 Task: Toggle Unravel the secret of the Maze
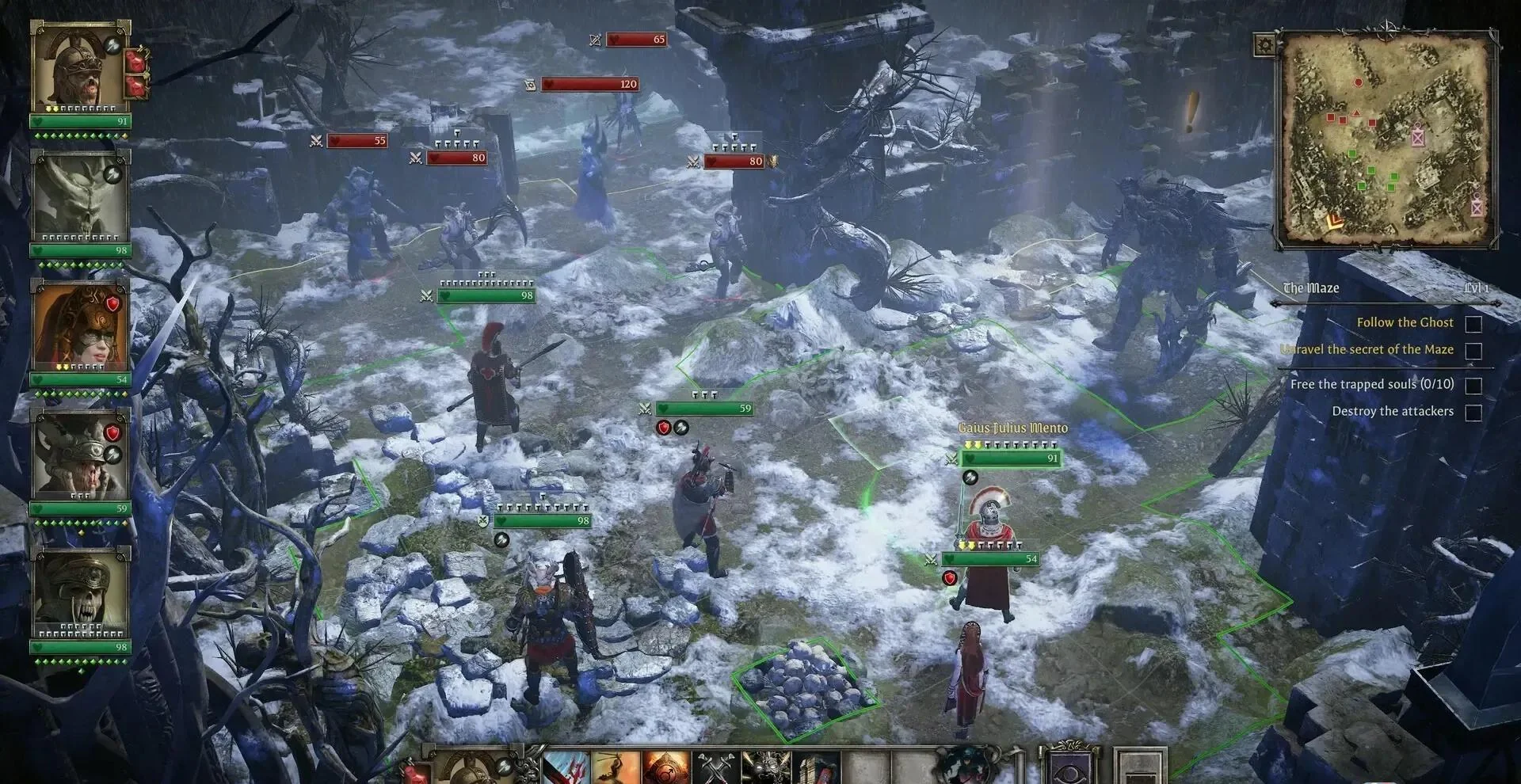pos(1473,350)
